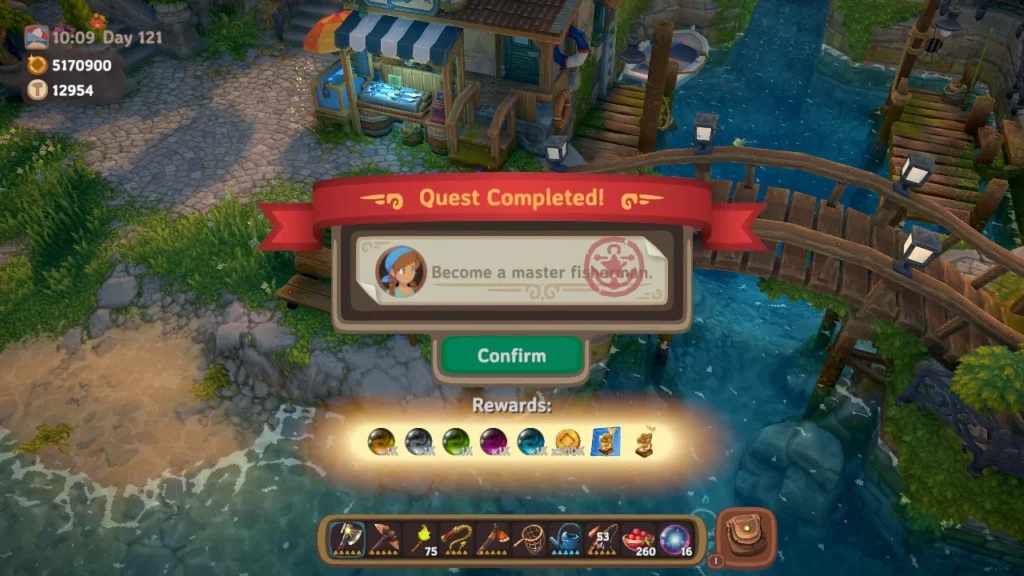Click the magenta orb reward
The width and height of the screenshot is (1024, 576).
[492, 441]
